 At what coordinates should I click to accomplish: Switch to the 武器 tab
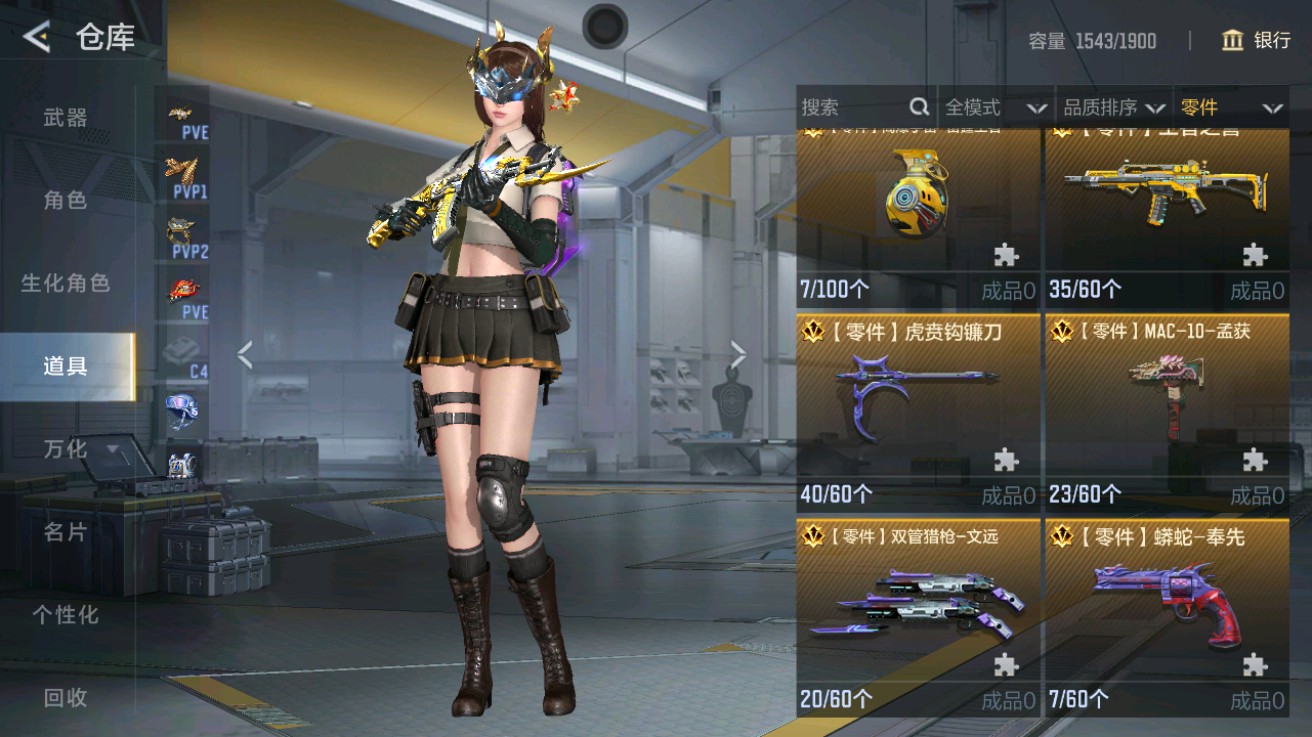(65, 117)
